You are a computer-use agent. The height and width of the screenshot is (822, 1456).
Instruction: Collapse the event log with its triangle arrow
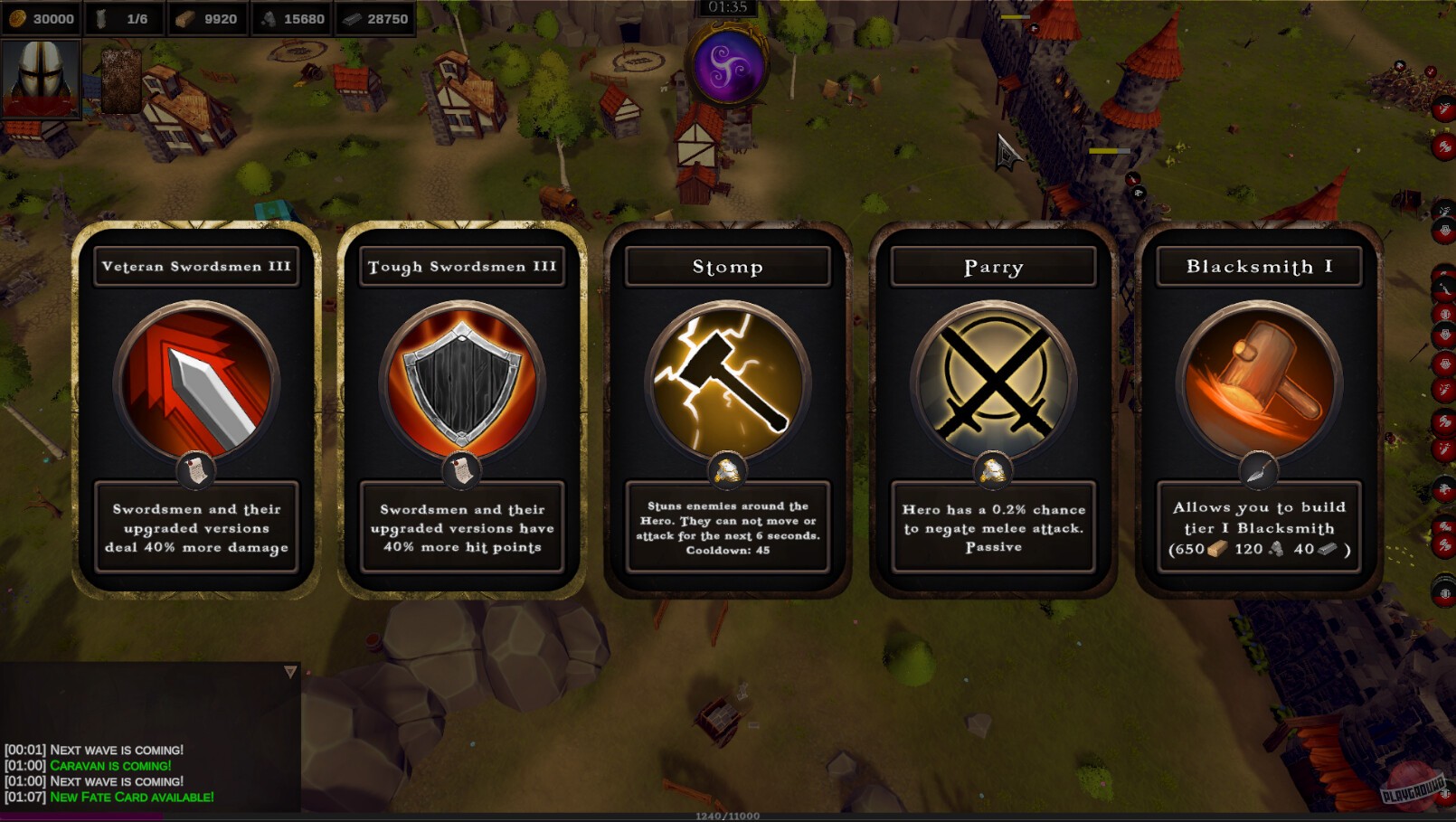click(290, 671)
